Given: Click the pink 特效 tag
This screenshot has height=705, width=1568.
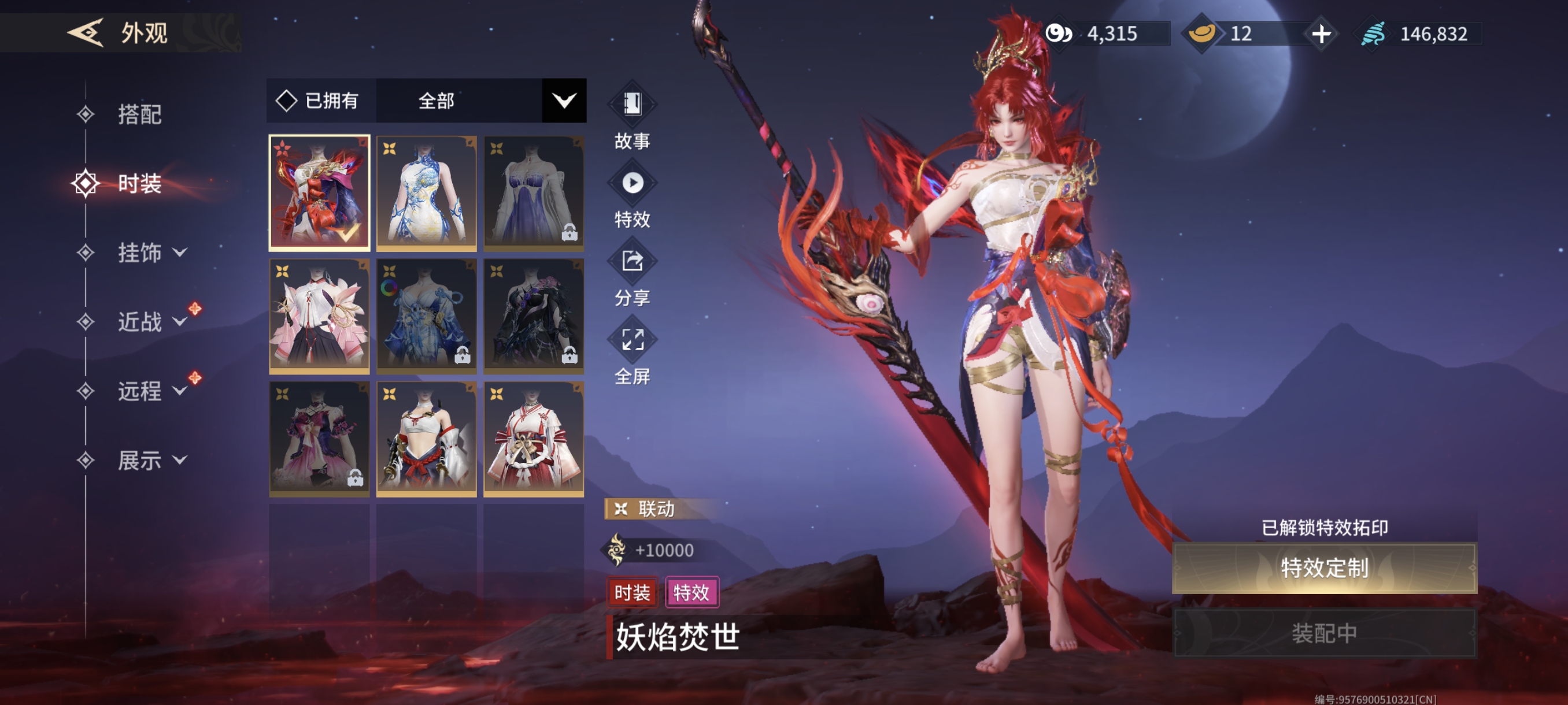Looking at the screenshot, I should point(691,592).
